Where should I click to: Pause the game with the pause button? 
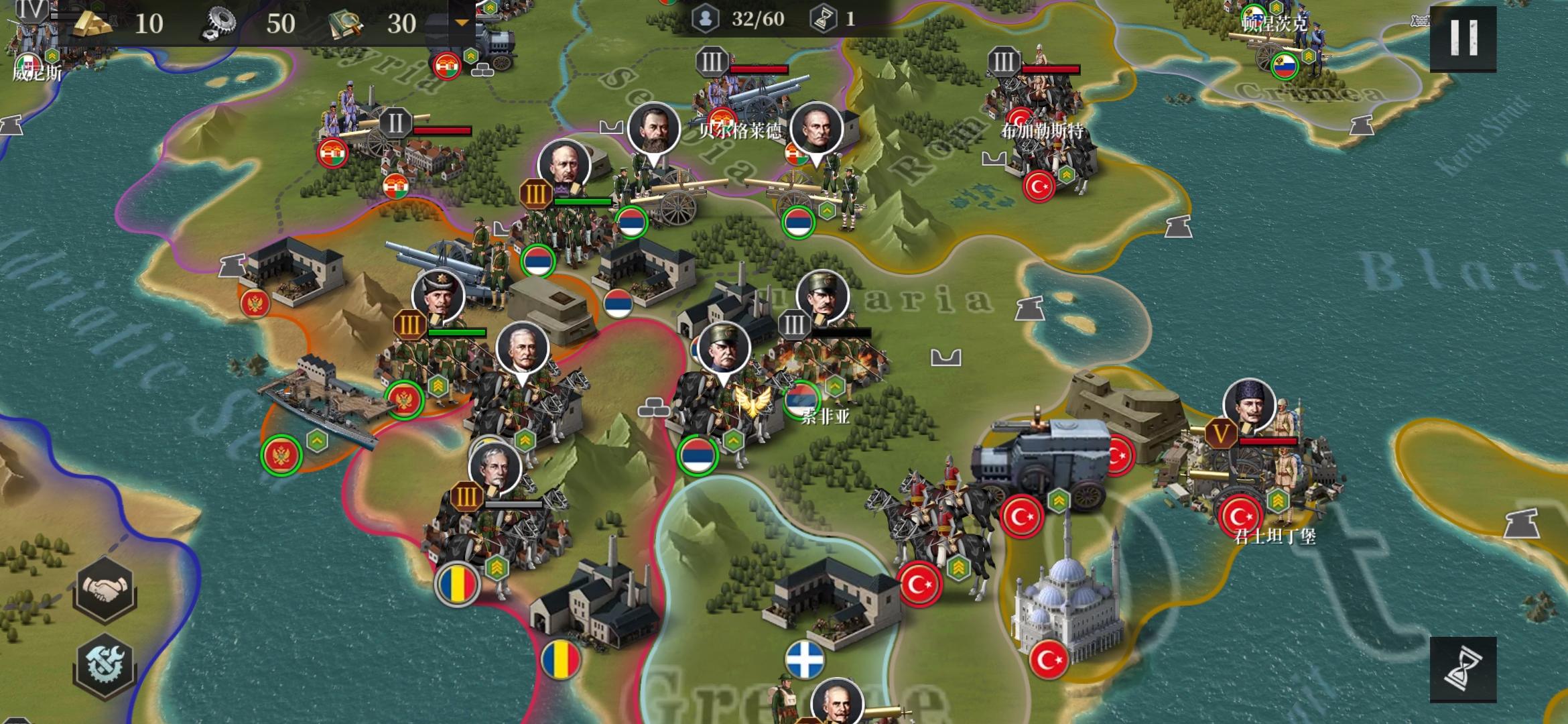pyautogui.click(x=1463, y=38)
